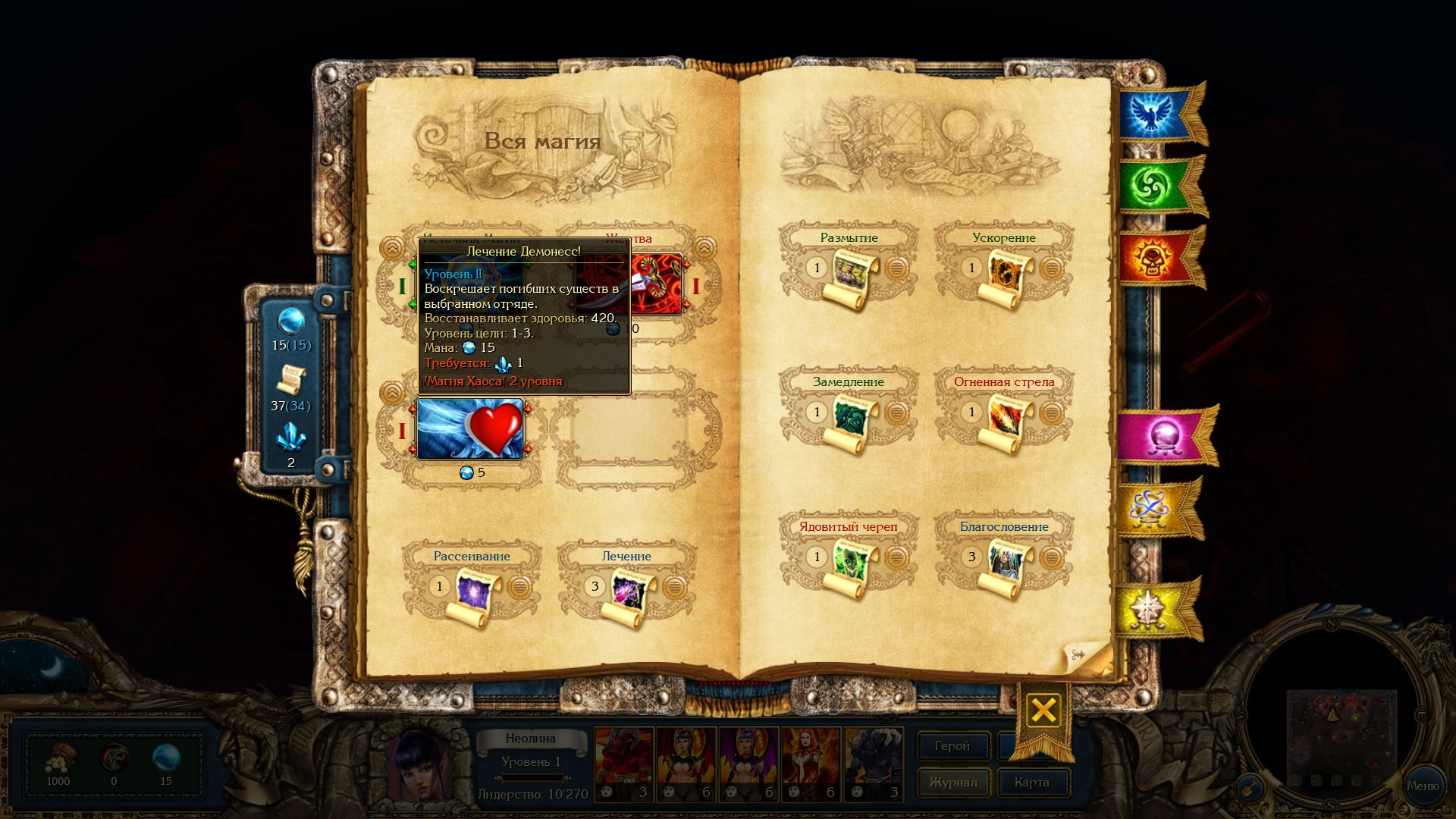Open the Журнал journal
Image resolution: width=1456 pixels, height=819 pixels.
click(952, 783)
